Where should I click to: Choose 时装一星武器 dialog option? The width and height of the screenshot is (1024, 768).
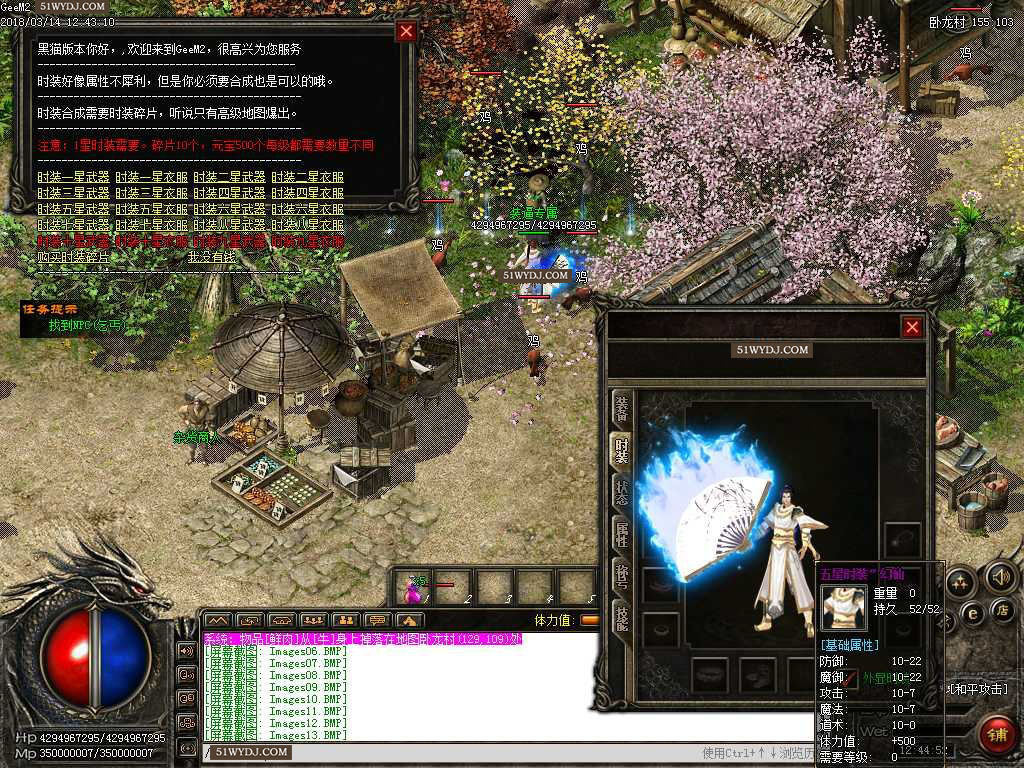point(74,177)
